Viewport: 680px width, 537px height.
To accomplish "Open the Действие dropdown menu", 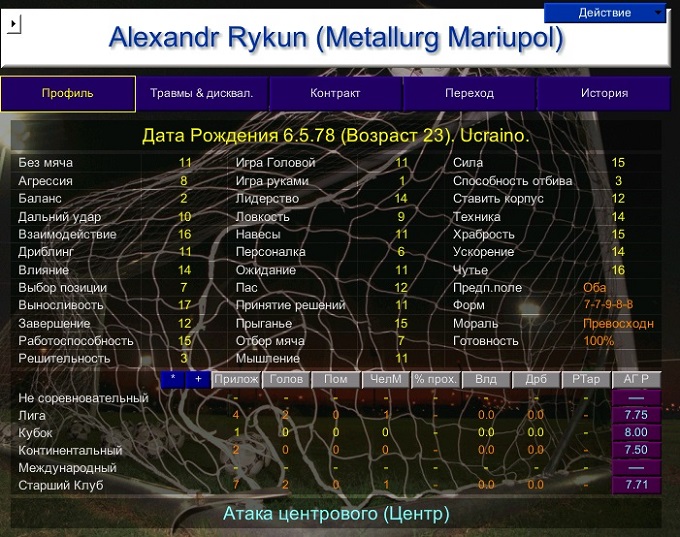I will 605,12.
